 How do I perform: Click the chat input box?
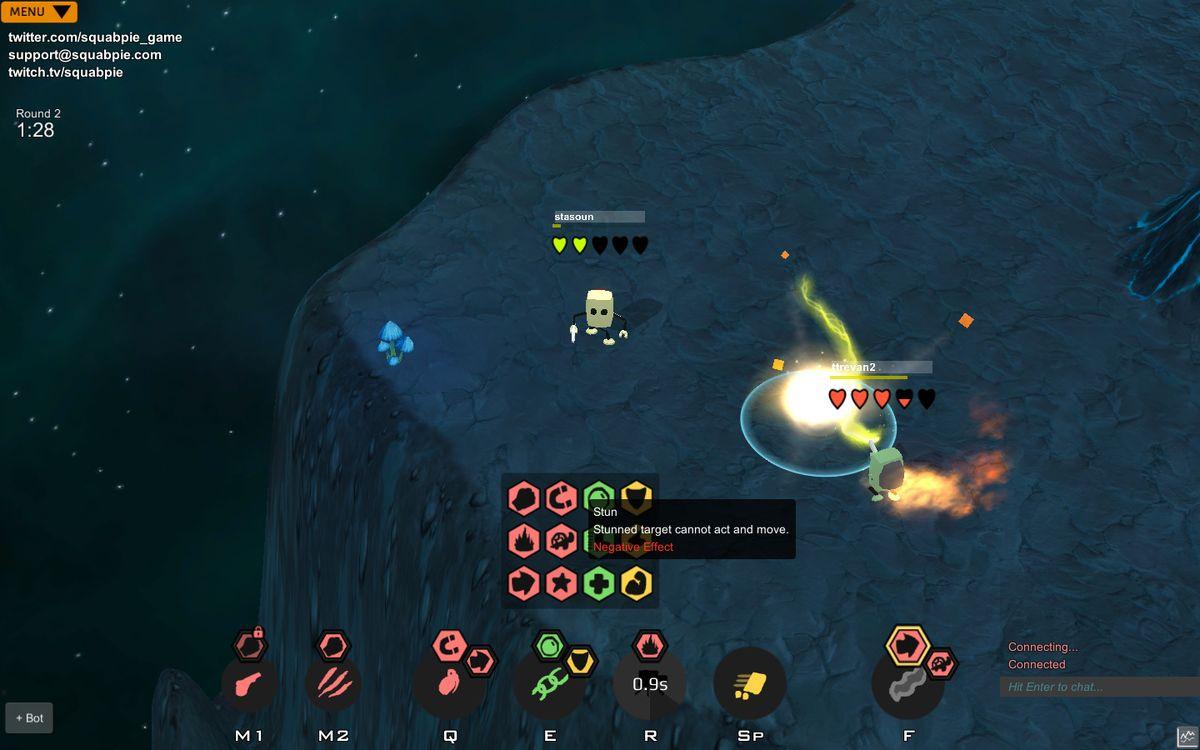[x=1097, y=687]
